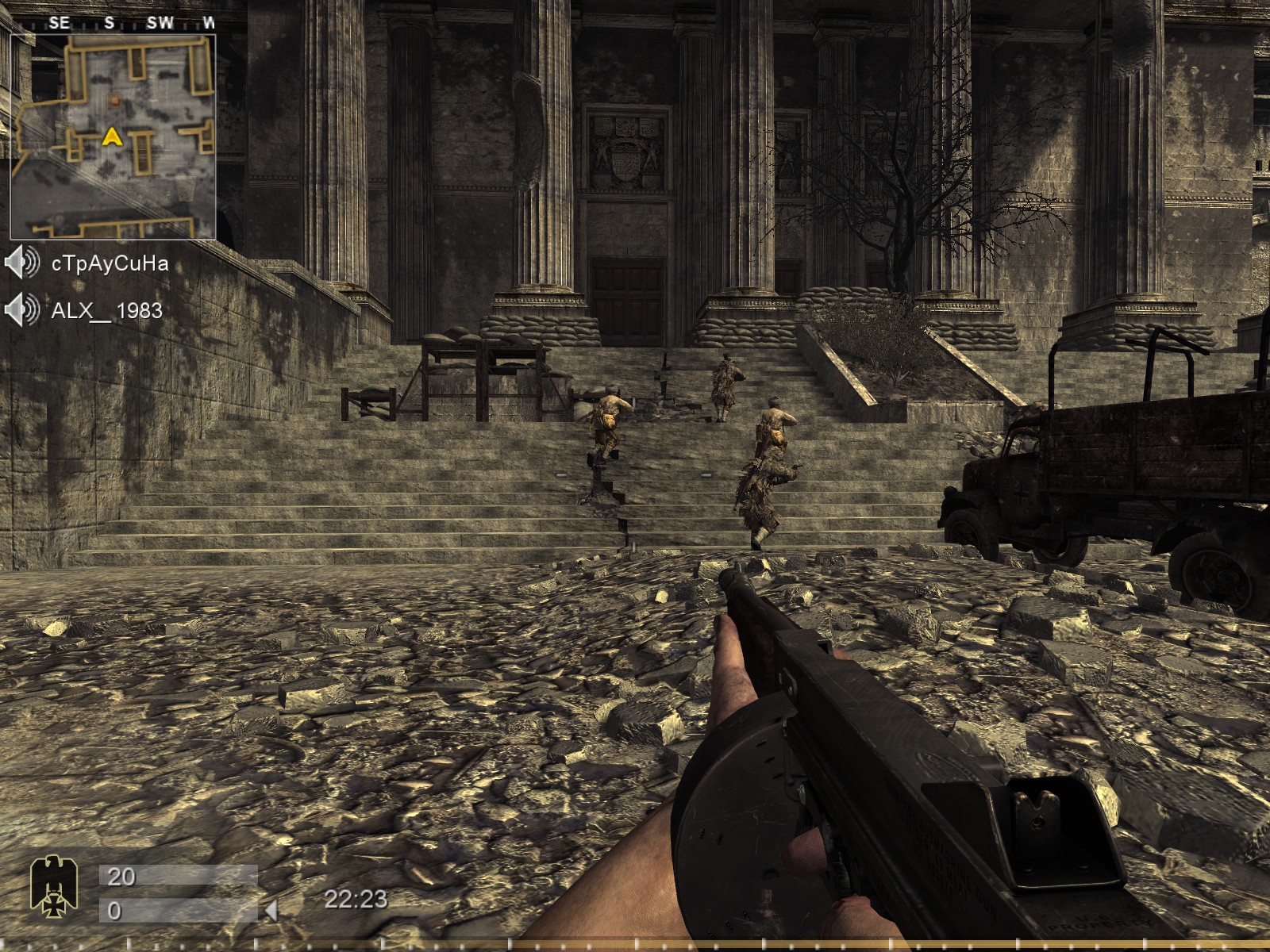Select the ALX__1983 voice chat name
This screenshot has height=952, width=1270.
106,310
